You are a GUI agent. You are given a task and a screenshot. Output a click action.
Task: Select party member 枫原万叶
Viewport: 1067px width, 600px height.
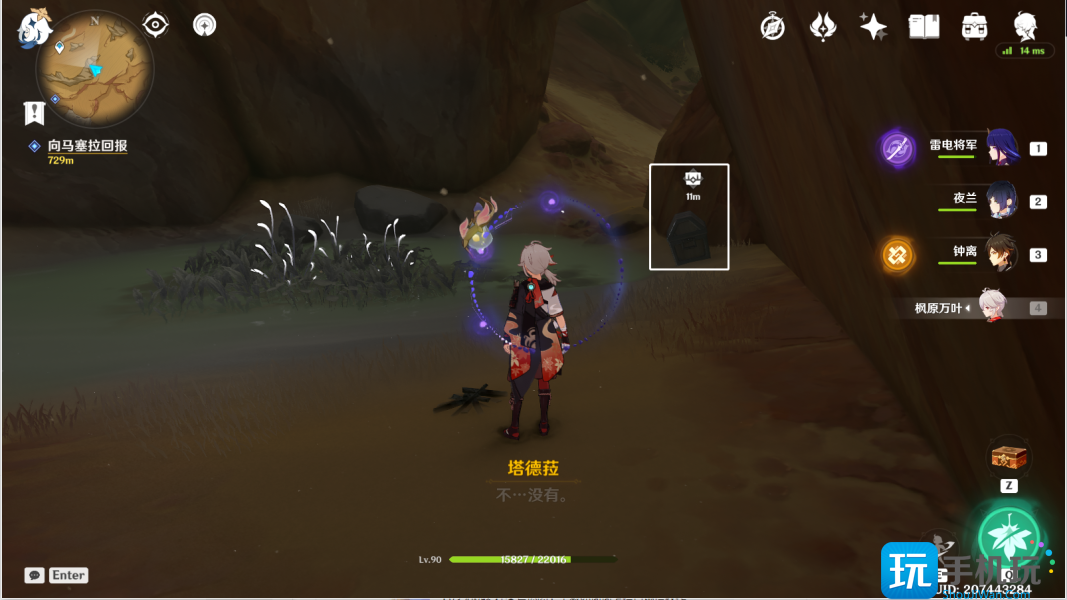990,307
